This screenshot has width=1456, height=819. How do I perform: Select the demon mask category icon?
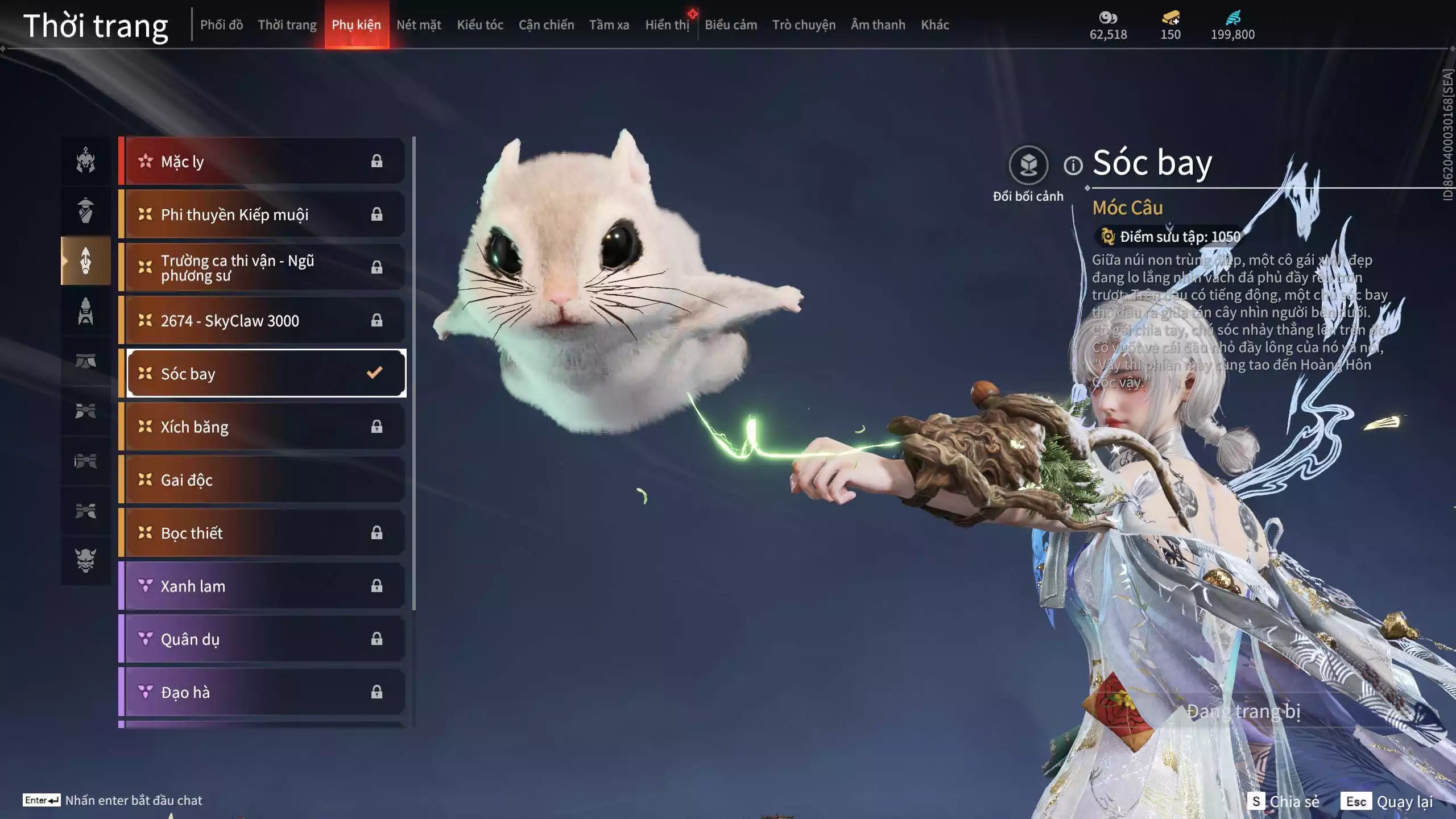[86, 560]
